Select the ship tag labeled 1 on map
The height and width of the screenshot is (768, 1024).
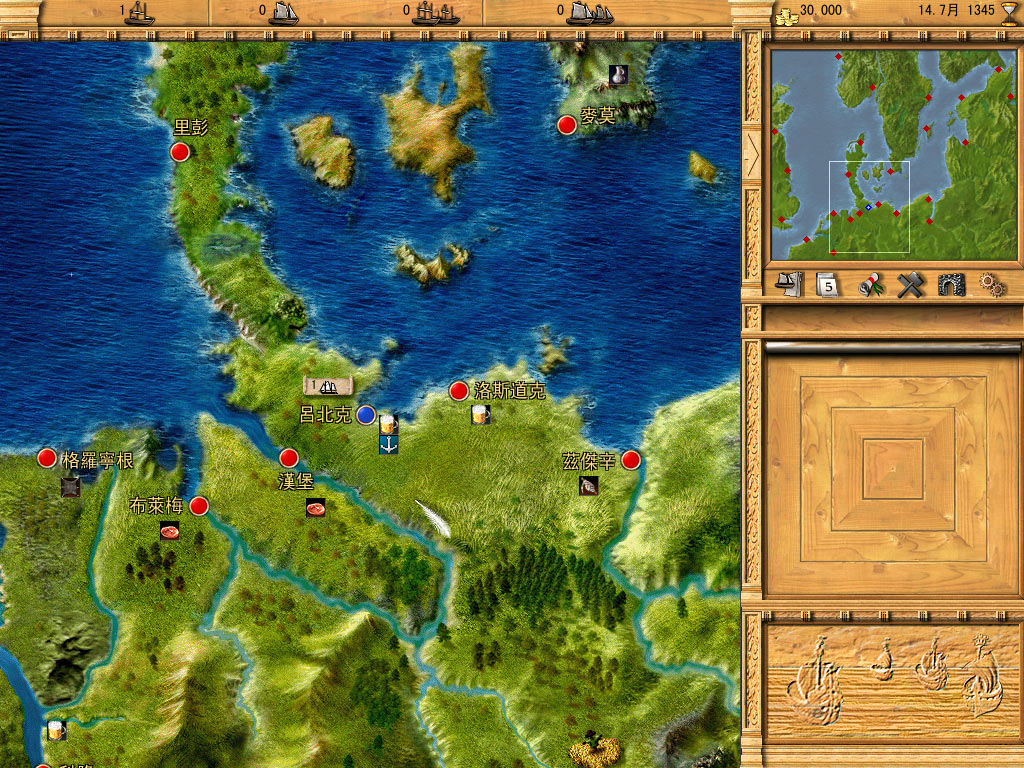[x=329, y=386]
